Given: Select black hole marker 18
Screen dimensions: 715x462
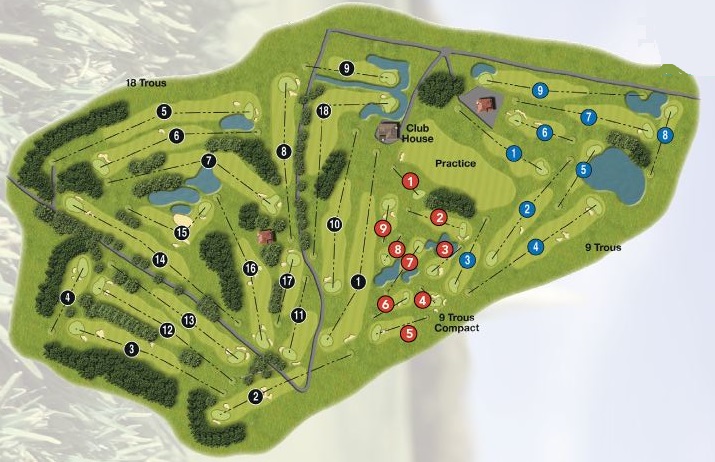Looking at the screenshot, I should coord(323,111).
